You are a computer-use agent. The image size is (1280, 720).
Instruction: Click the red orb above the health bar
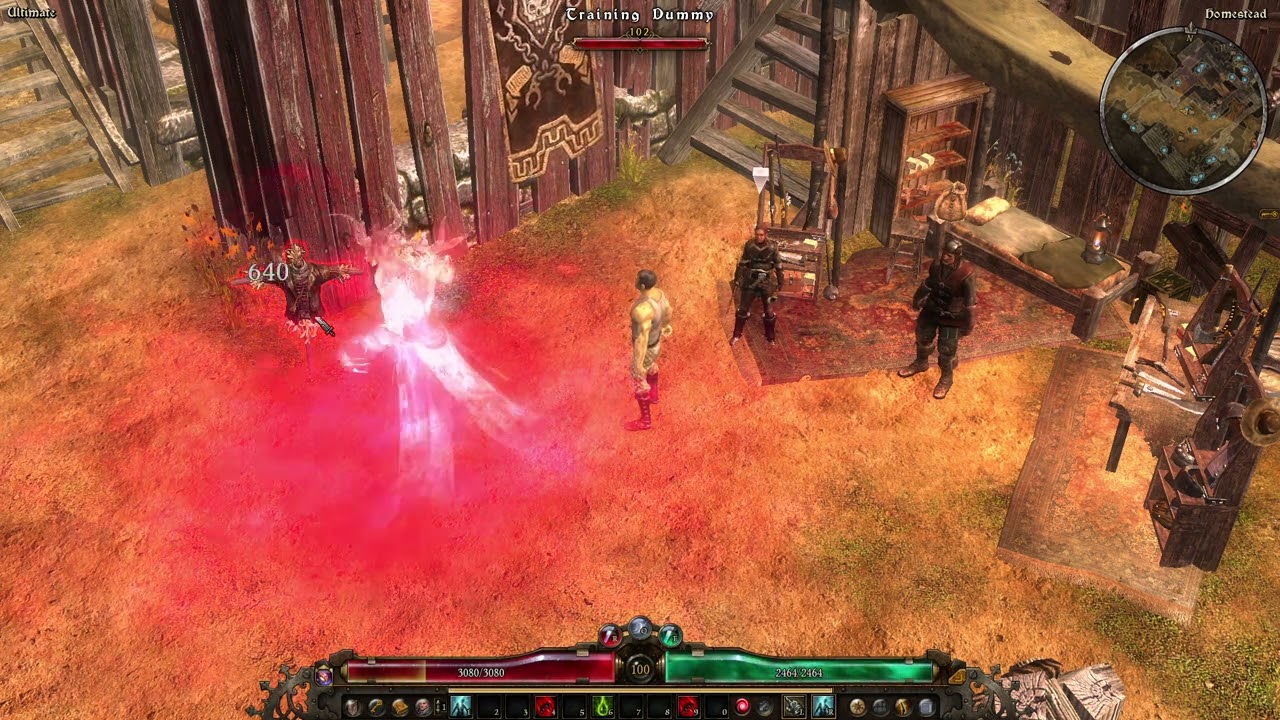[610, 635]
